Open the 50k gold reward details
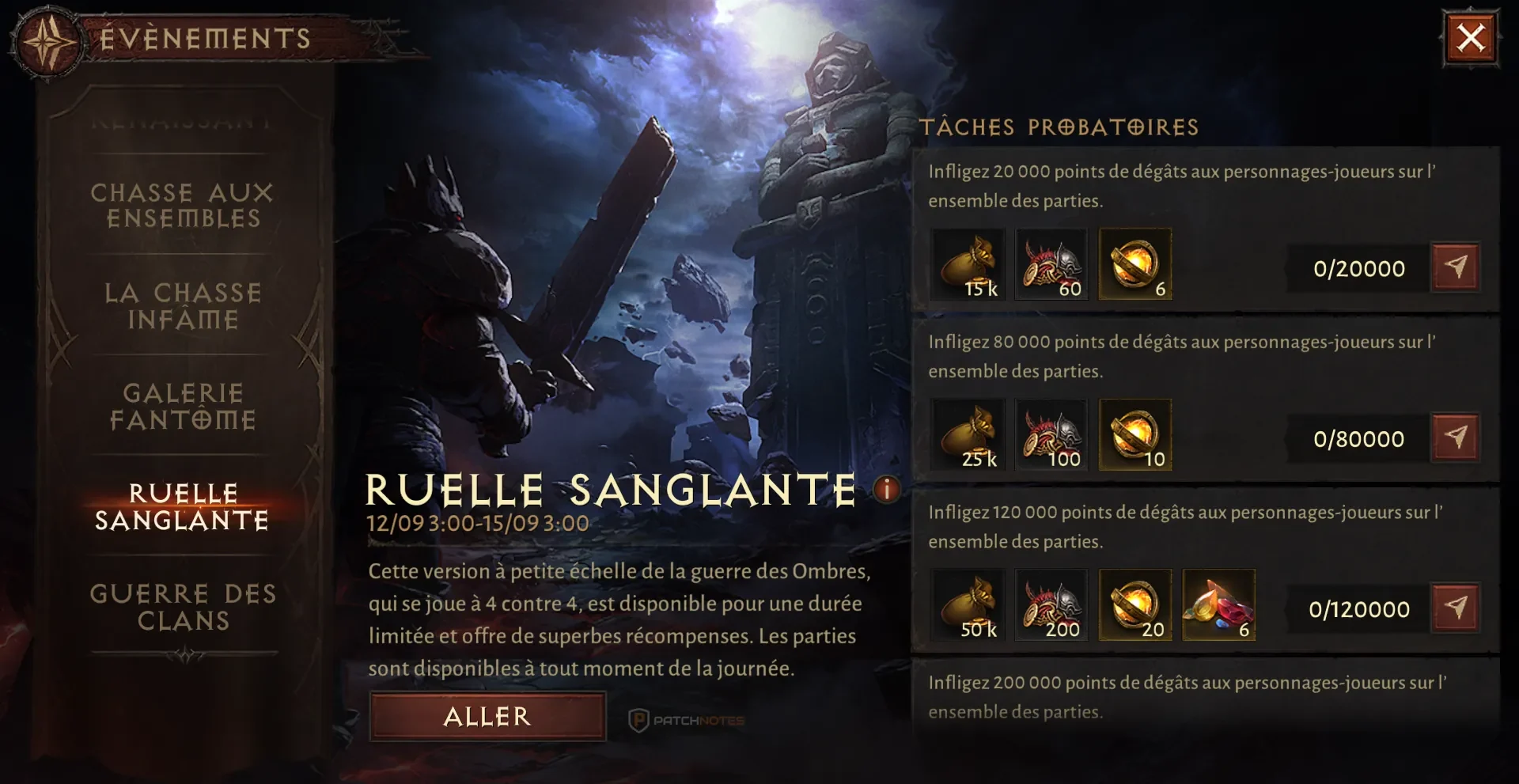 [x=967, y=605]
